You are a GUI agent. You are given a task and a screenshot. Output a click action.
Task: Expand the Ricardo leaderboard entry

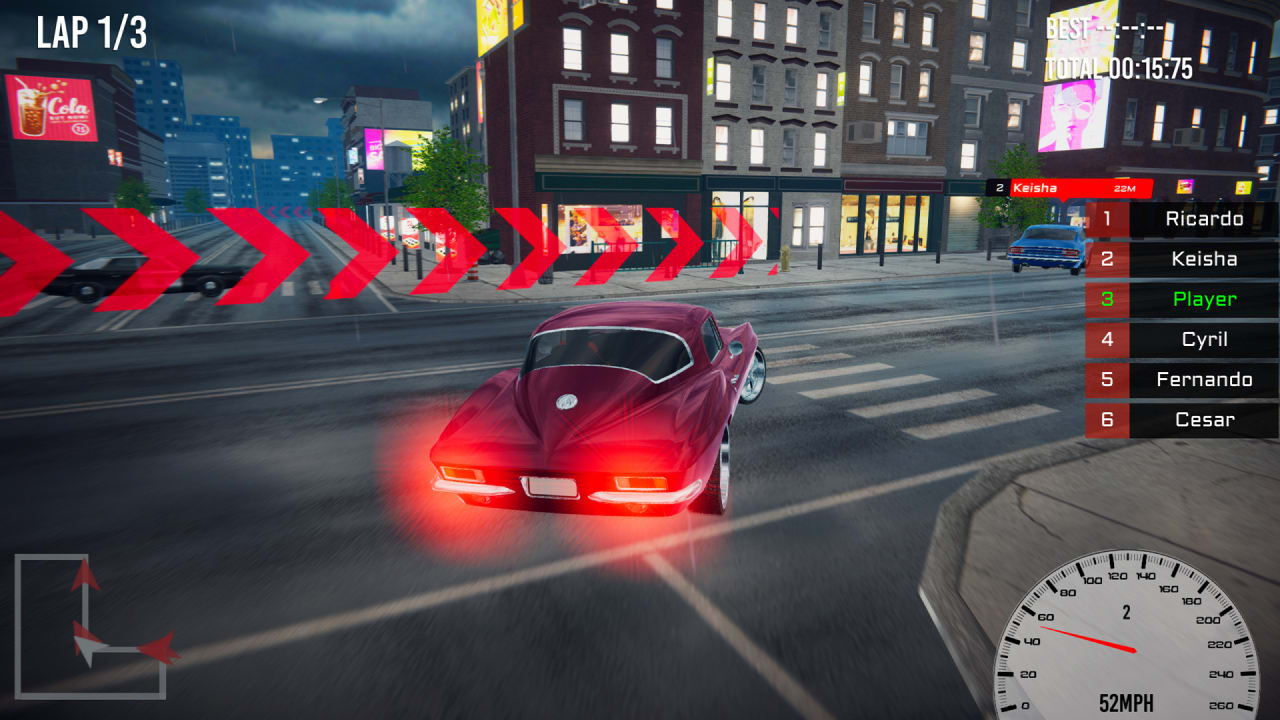pyautogui.click(x=1203, y=220)
